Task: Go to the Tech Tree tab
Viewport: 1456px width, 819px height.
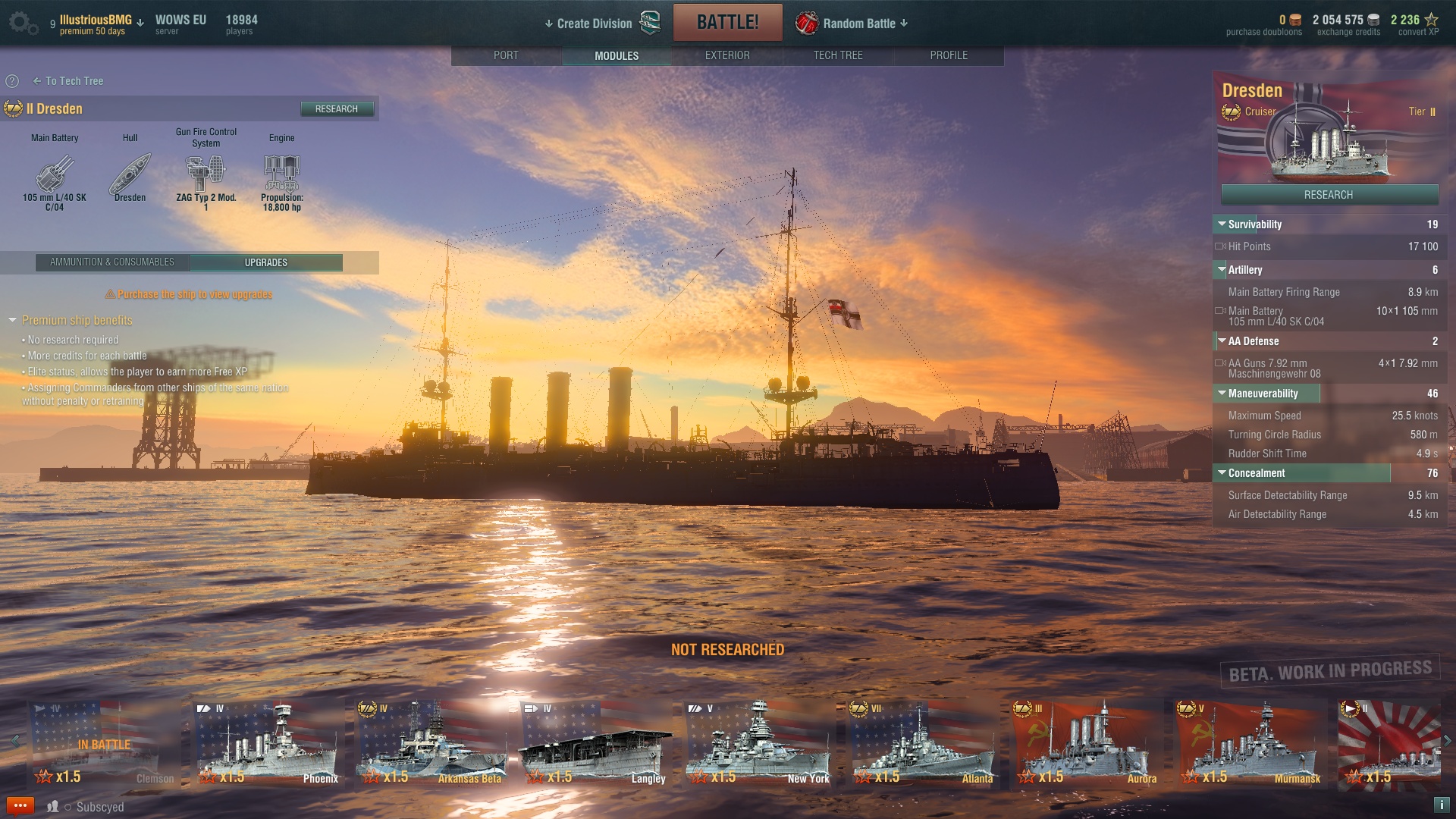Action: point(837,55)
